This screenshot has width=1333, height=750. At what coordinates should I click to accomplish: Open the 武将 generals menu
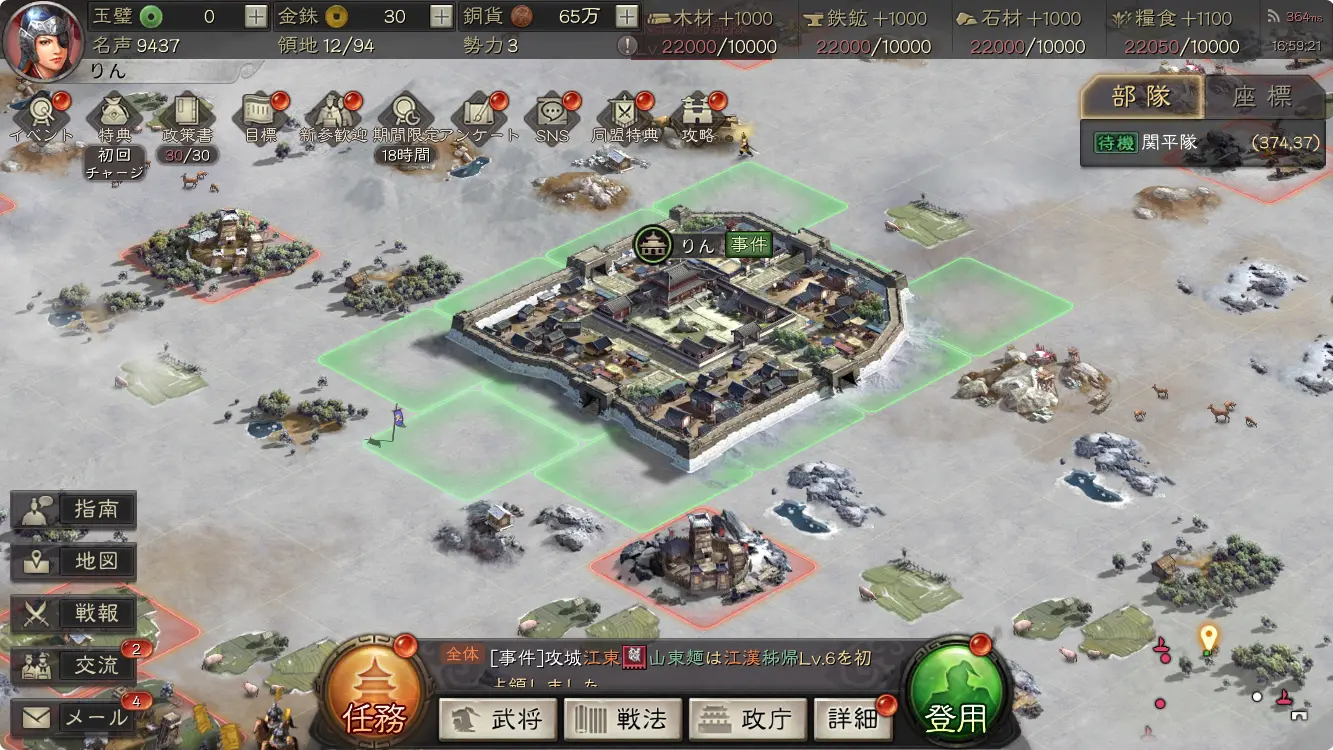498,719
